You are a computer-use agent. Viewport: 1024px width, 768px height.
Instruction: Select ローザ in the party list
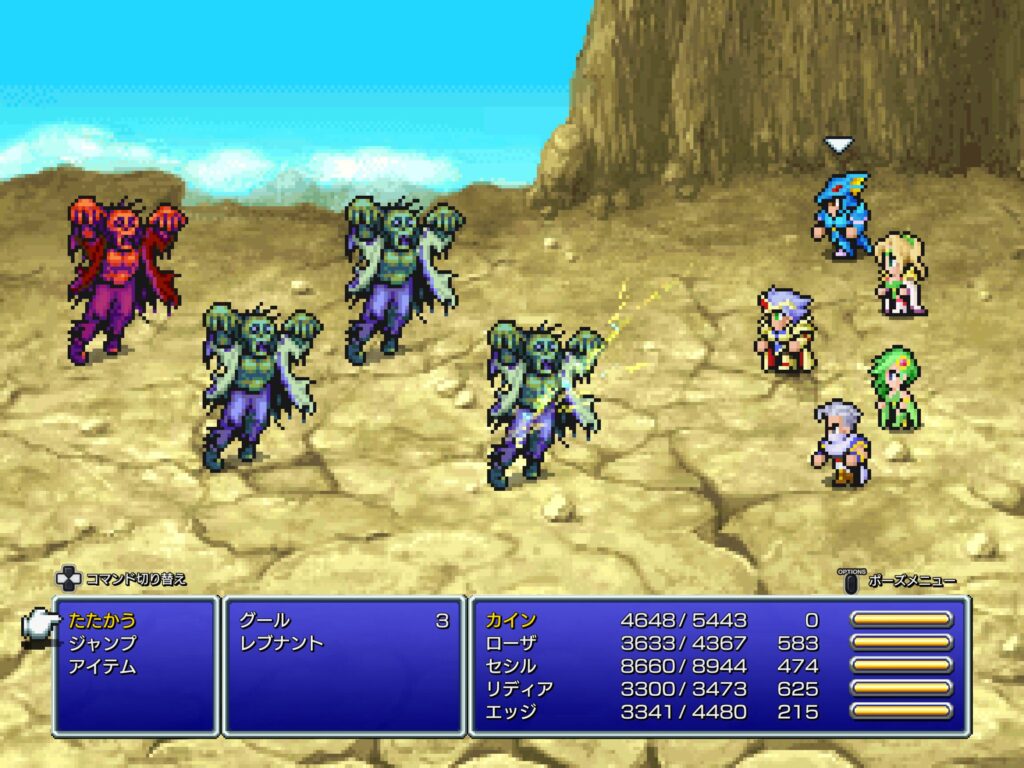click(512, 644)
